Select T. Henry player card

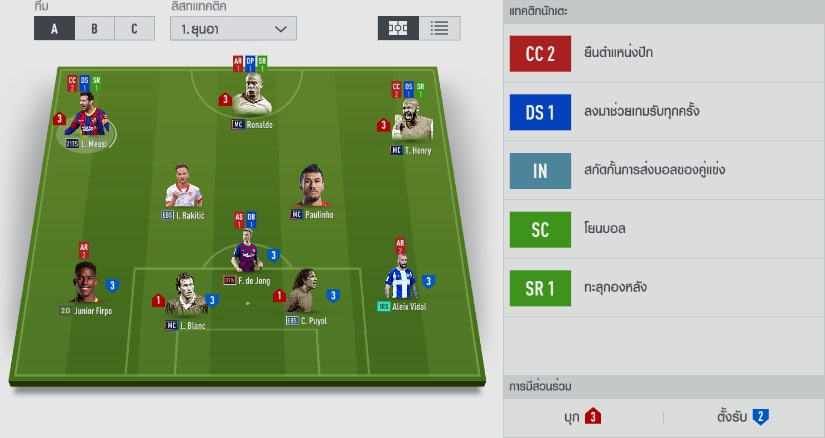pyautogui.click(x=410, y=122)
